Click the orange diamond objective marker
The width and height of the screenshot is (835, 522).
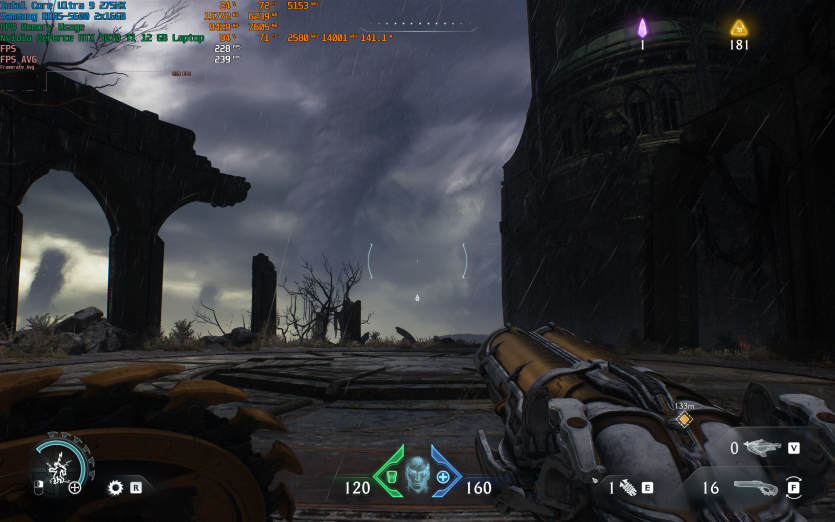tap(684, 419)
